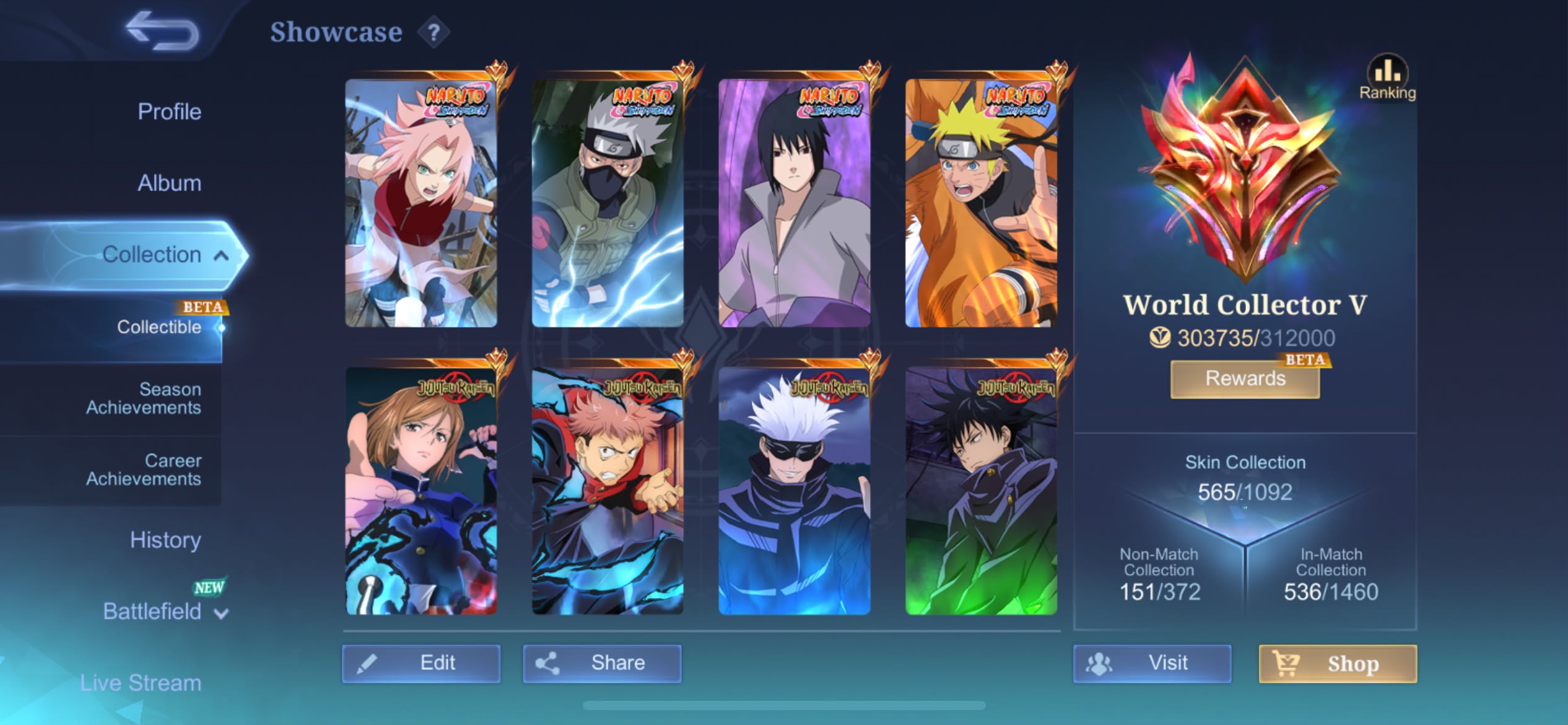Screen dimensions: 1568x725
Task: Open Season Achievements
Action: (x=143, y=398)
